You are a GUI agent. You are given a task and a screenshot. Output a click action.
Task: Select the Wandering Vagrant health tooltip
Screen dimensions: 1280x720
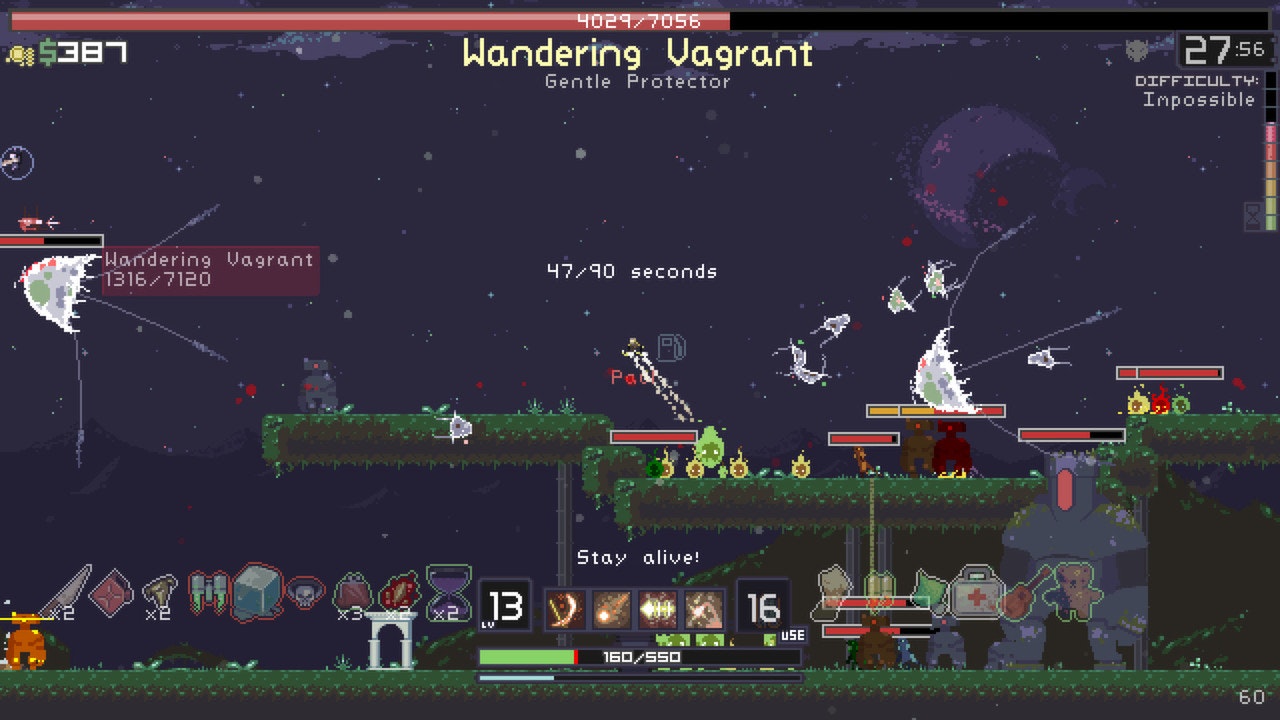pos(210,268)
